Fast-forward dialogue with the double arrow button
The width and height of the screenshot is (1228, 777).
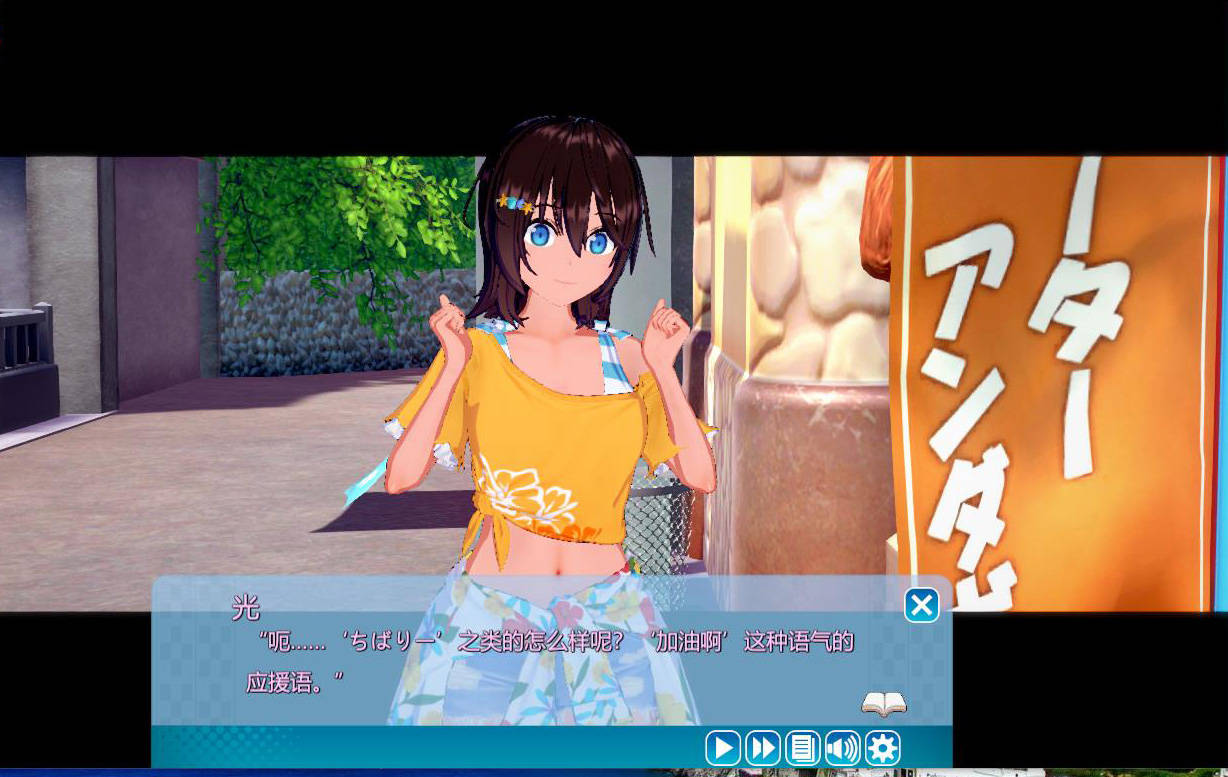pyautogui.click(x=762, y=748)
